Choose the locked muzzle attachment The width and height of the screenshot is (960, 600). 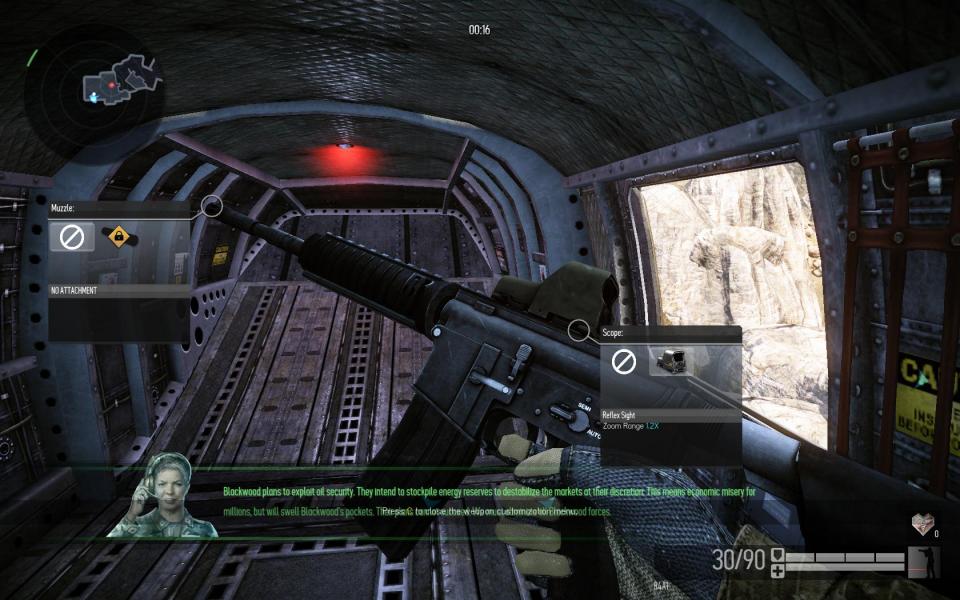[118, 237]
